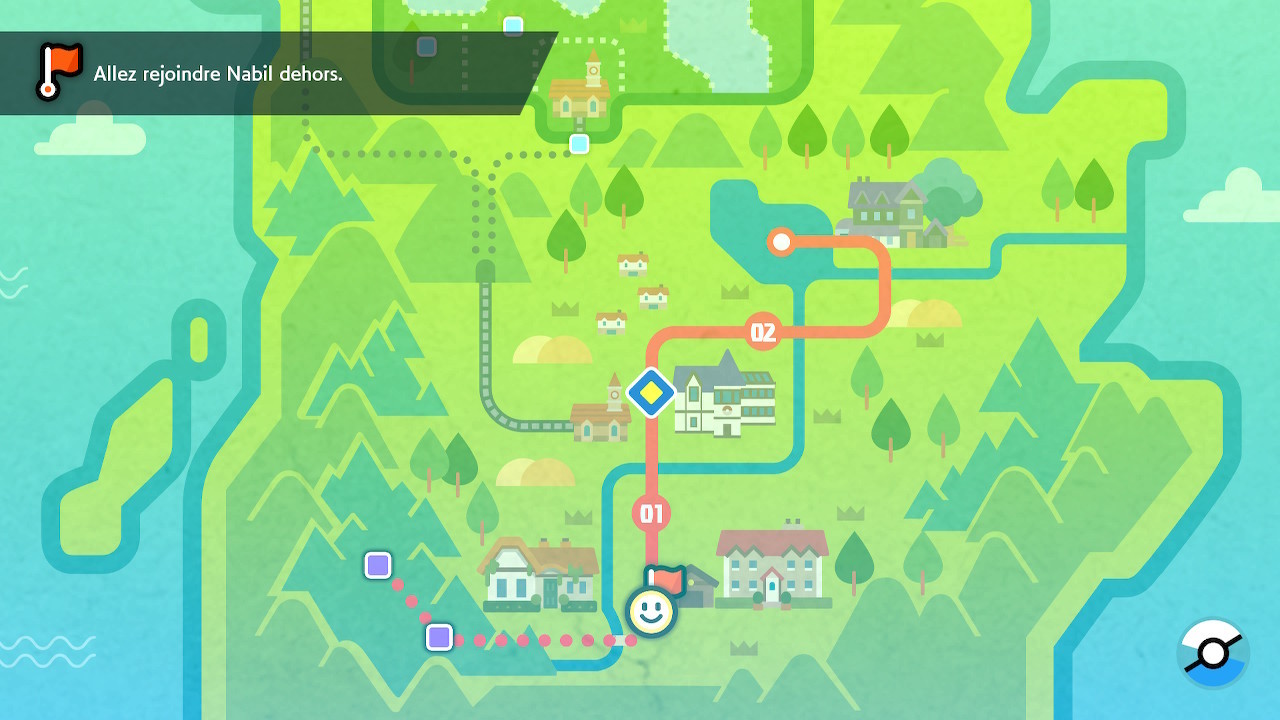
Task: Select the Route 02 badge on the map
Action: pos(763,330)
